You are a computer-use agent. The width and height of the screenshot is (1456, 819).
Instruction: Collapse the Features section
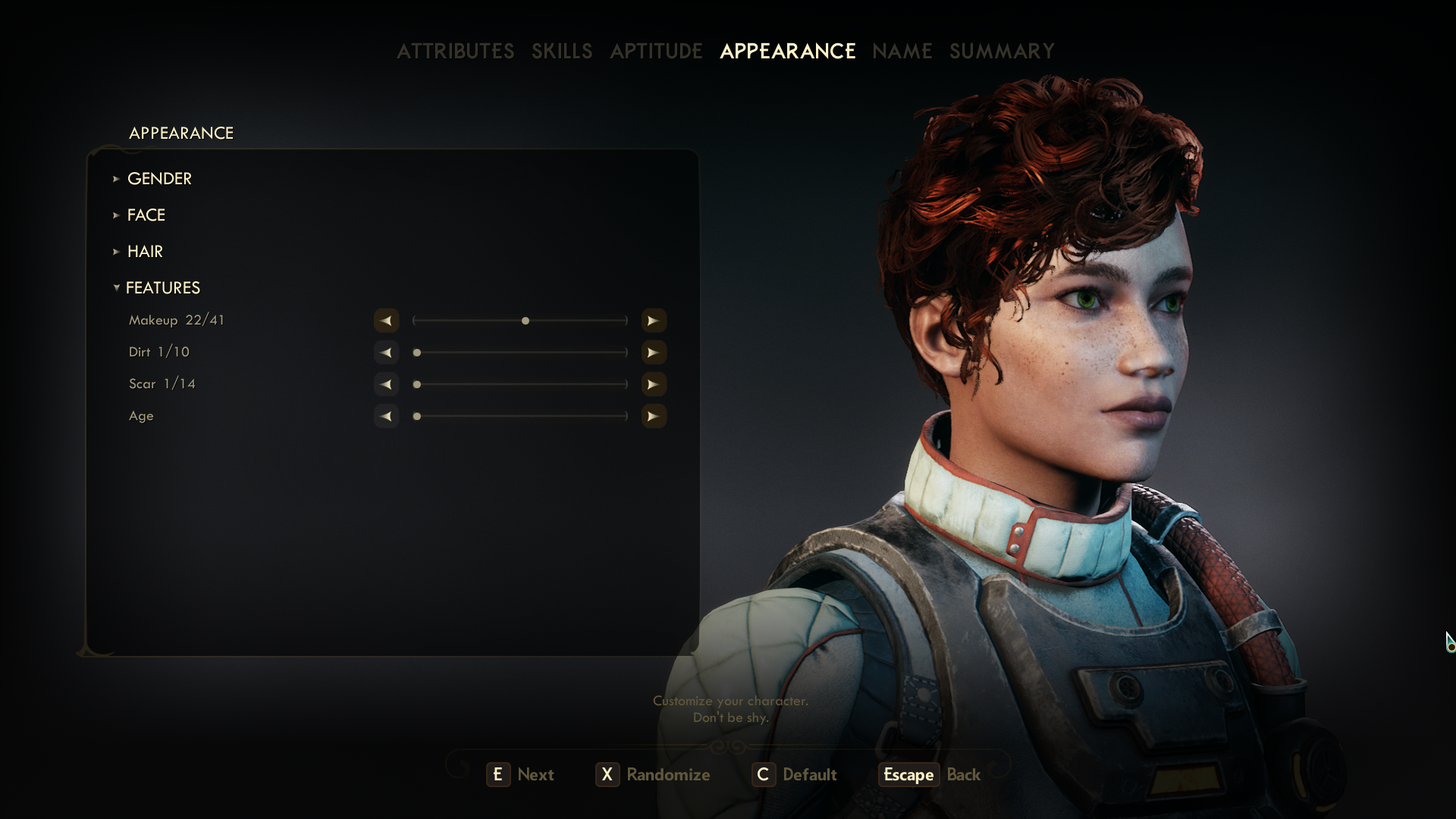tap(162, 287)
